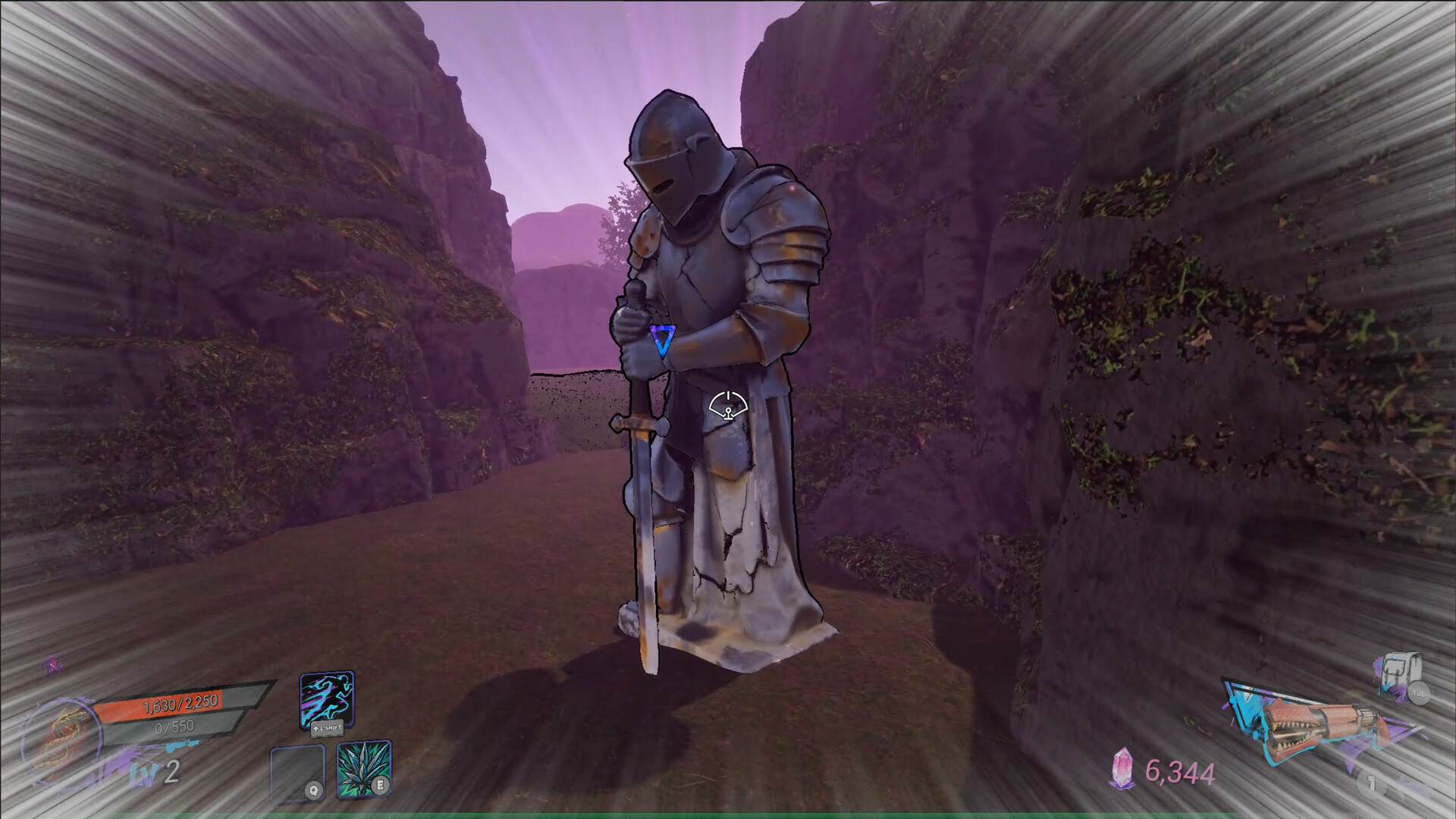This screenshot has width=1456, height=819.
Task: Click the L-Shift keybind label under the sprint icon
Action: [327, 730]
